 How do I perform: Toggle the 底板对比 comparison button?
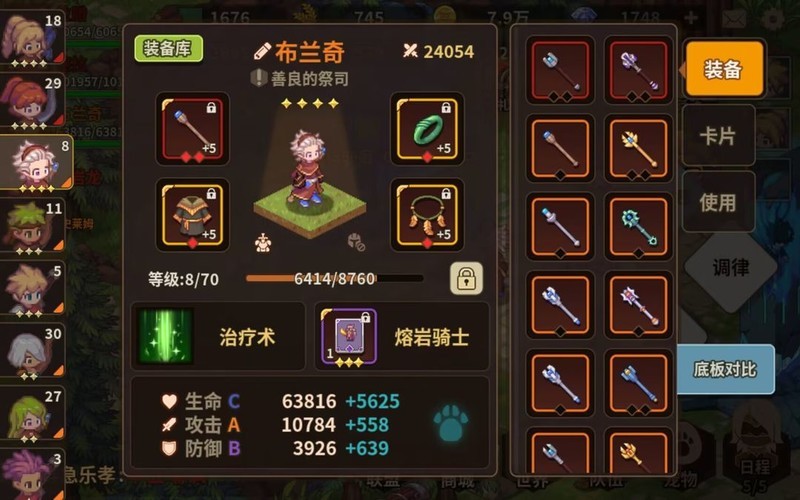[x=725, y=369]
